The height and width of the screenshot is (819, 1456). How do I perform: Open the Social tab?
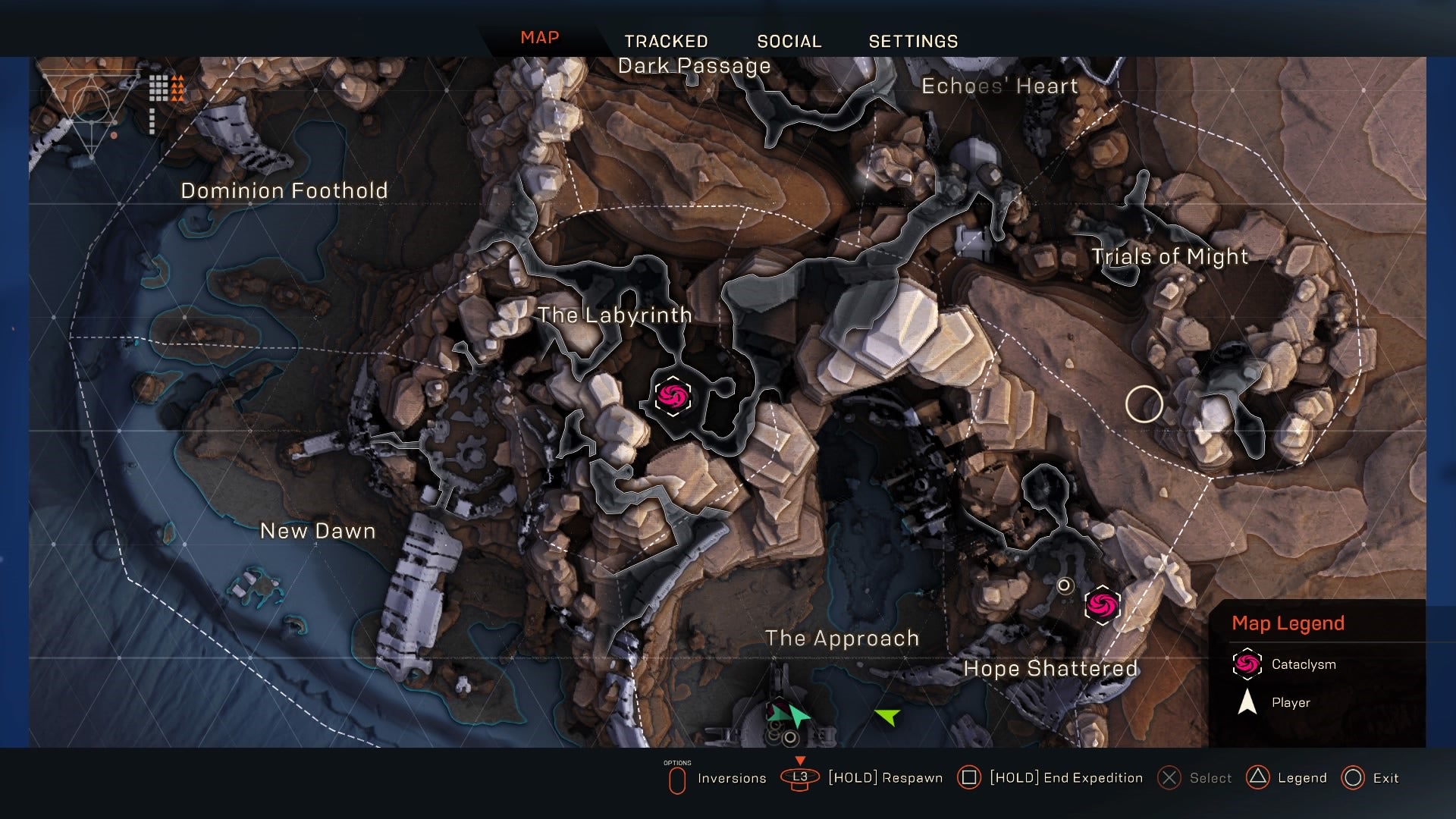click(789, 41)
